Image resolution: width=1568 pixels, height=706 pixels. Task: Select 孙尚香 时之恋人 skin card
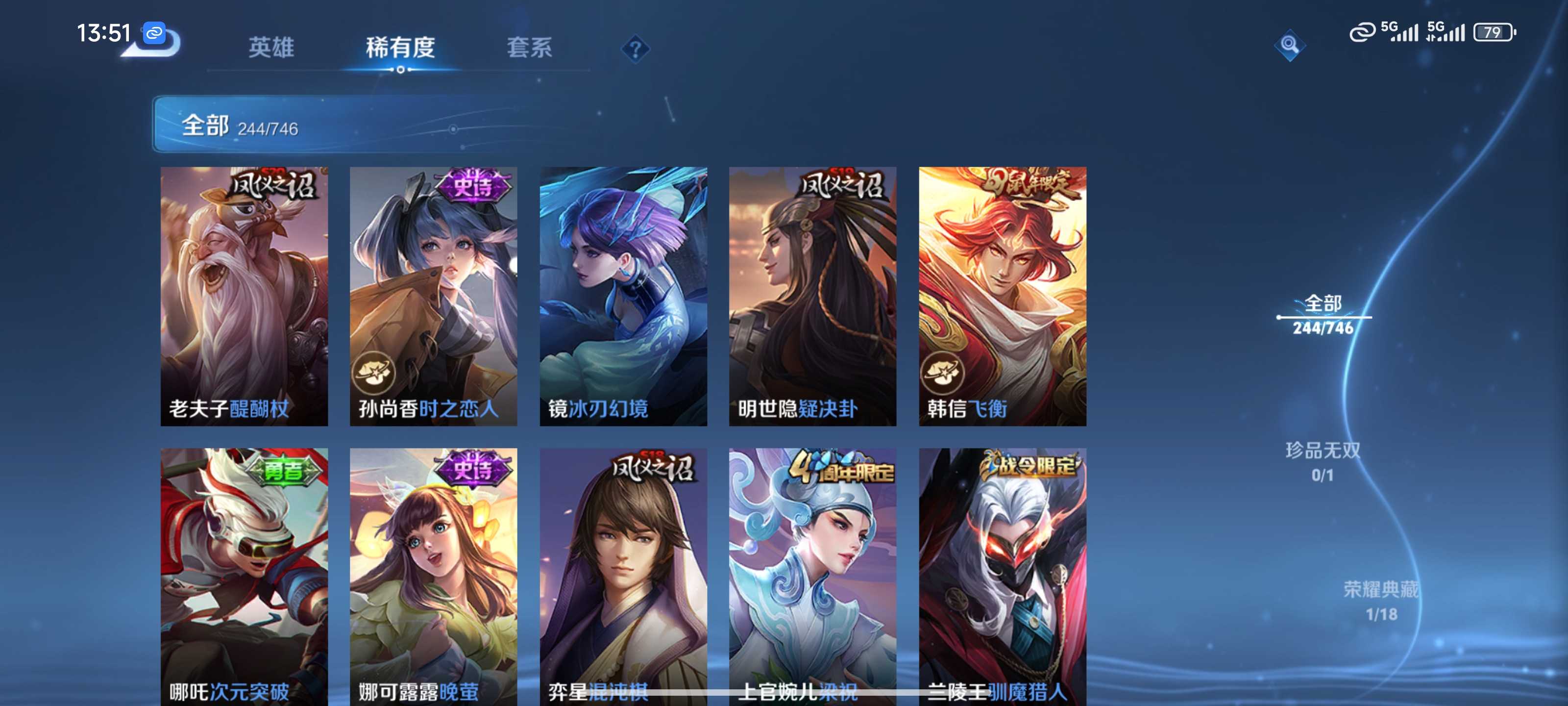point(433,296)
